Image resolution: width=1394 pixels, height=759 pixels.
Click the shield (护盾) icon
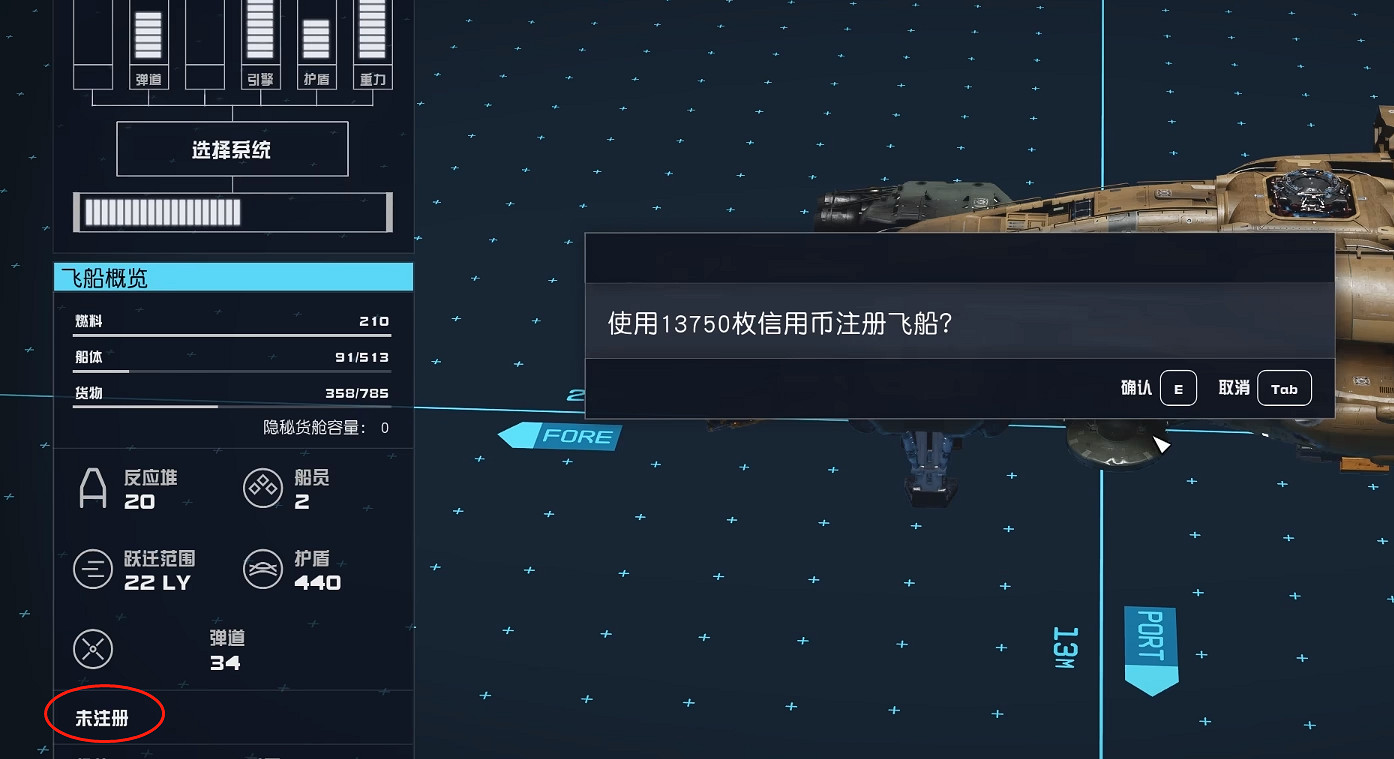263,568
